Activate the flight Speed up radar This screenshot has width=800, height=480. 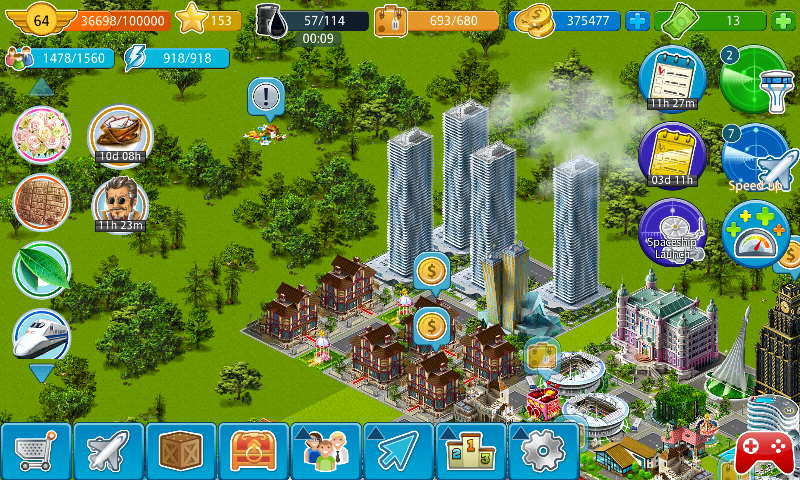coord(757,157)
